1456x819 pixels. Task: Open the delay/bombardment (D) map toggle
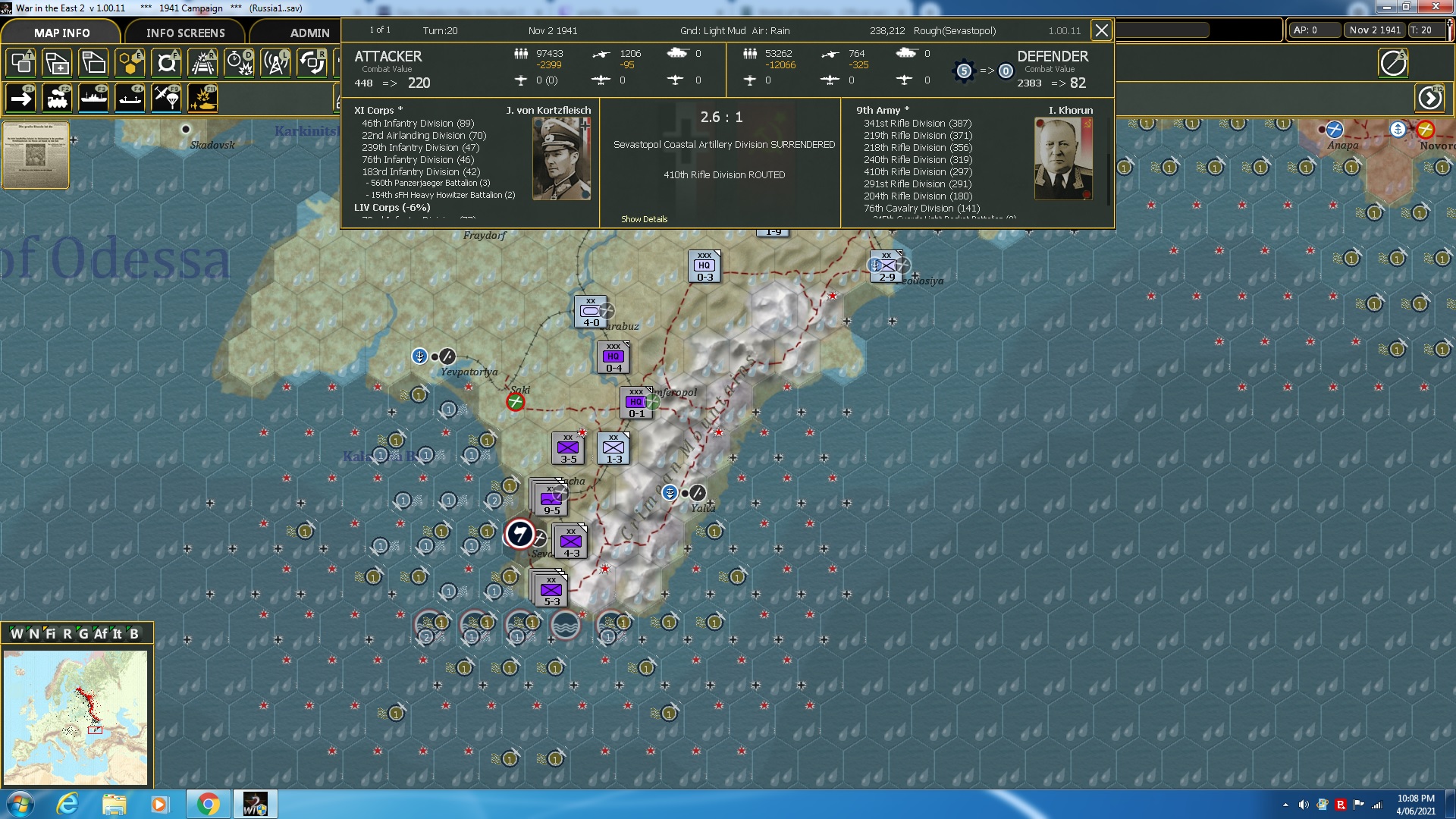(238, 63)
